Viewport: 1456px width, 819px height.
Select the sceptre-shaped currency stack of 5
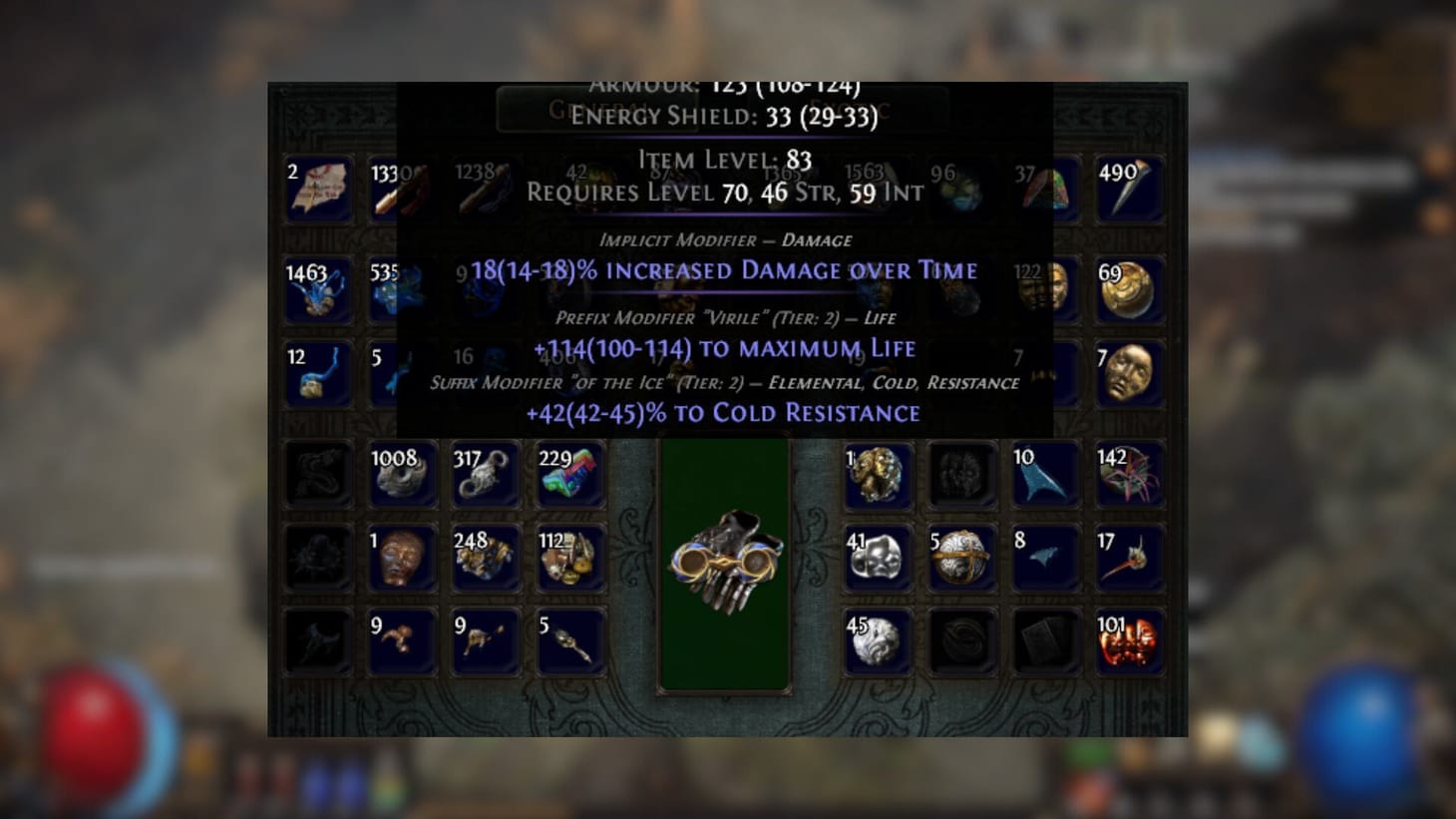pyautogui.click(x=569, y=640)
